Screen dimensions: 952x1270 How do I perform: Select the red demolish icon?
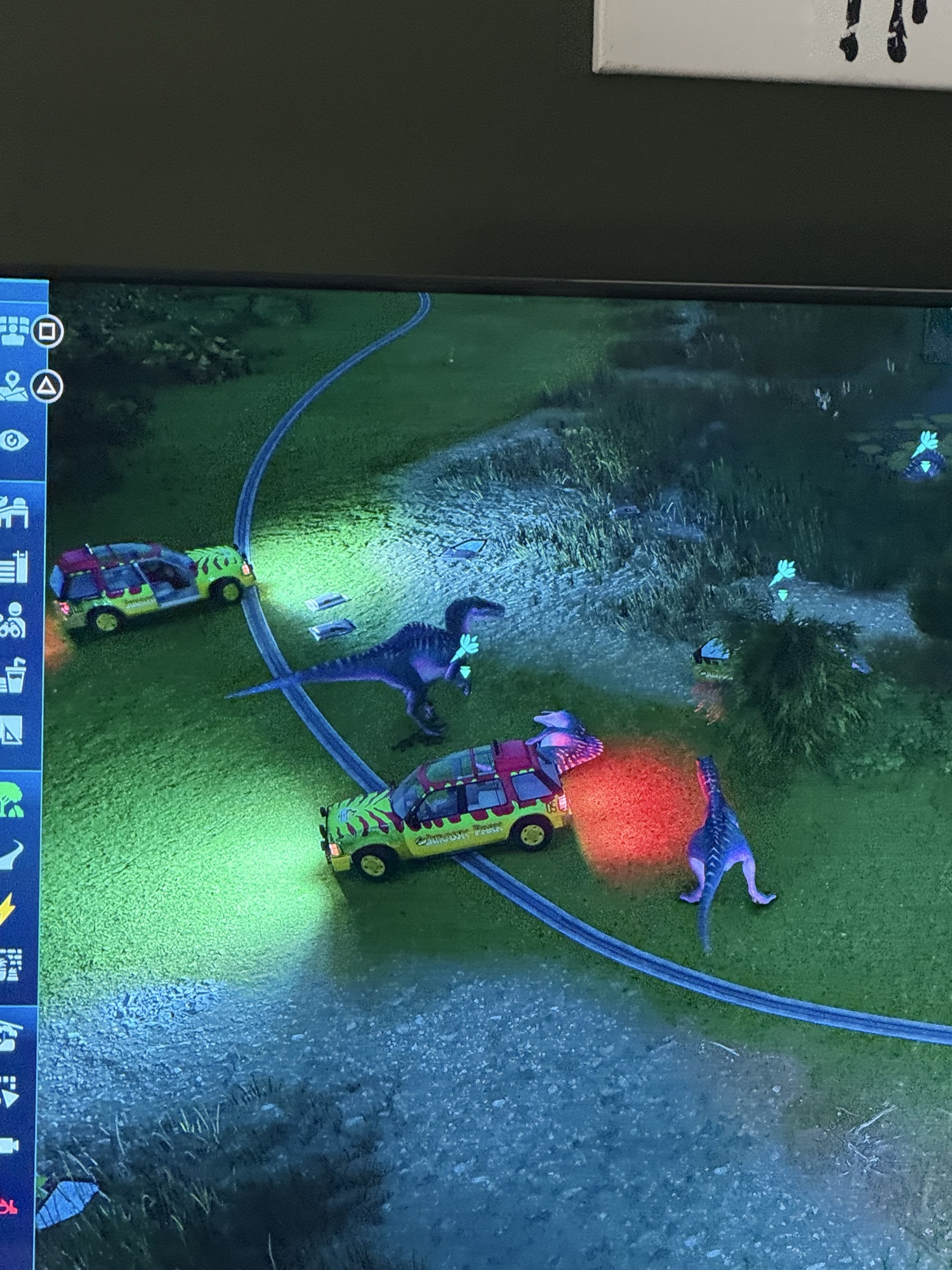pyautogui.click(x=8, y=1204)
